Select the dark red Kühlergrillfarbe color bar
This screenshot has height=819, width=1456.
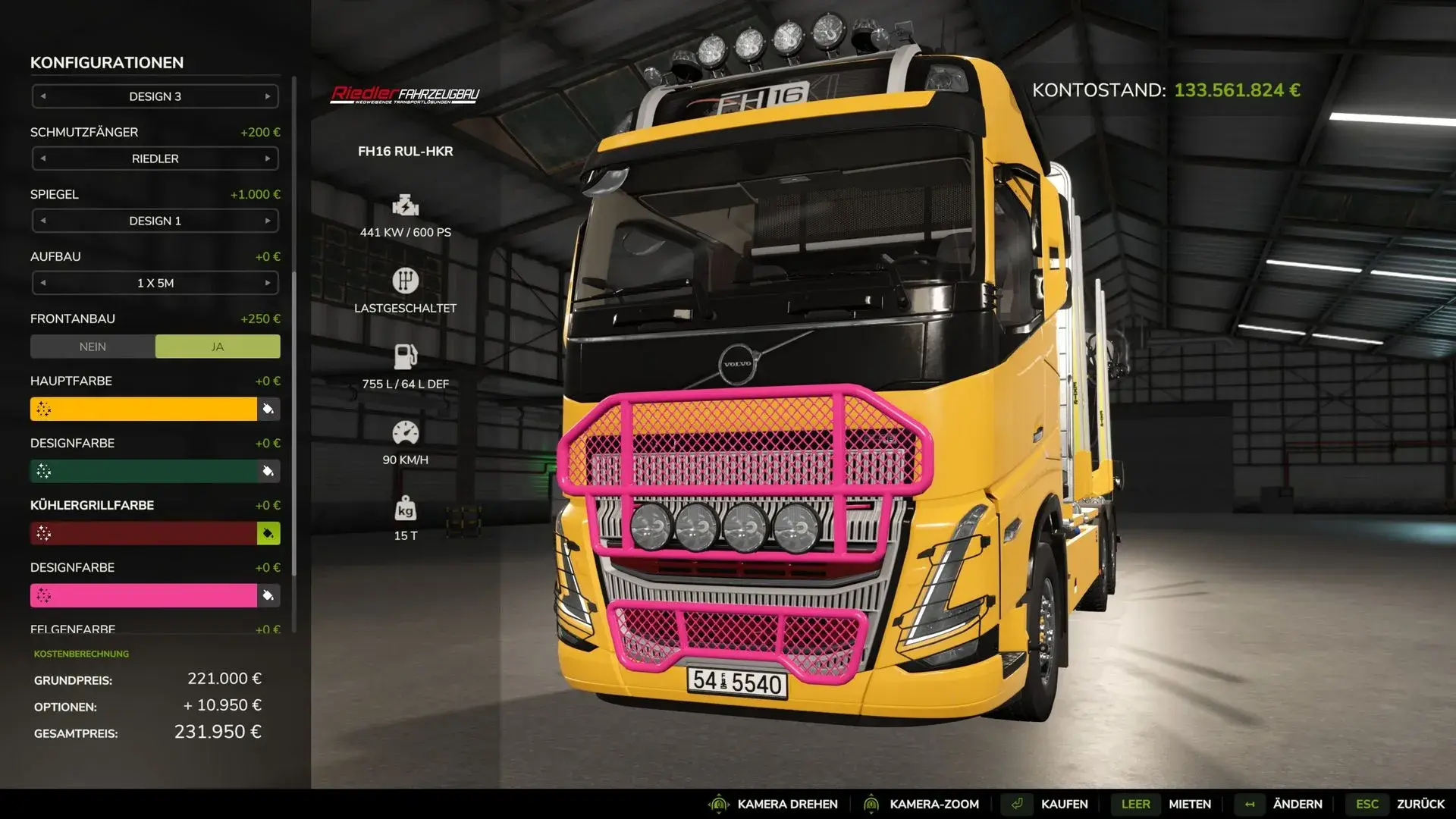coord(144,533)
